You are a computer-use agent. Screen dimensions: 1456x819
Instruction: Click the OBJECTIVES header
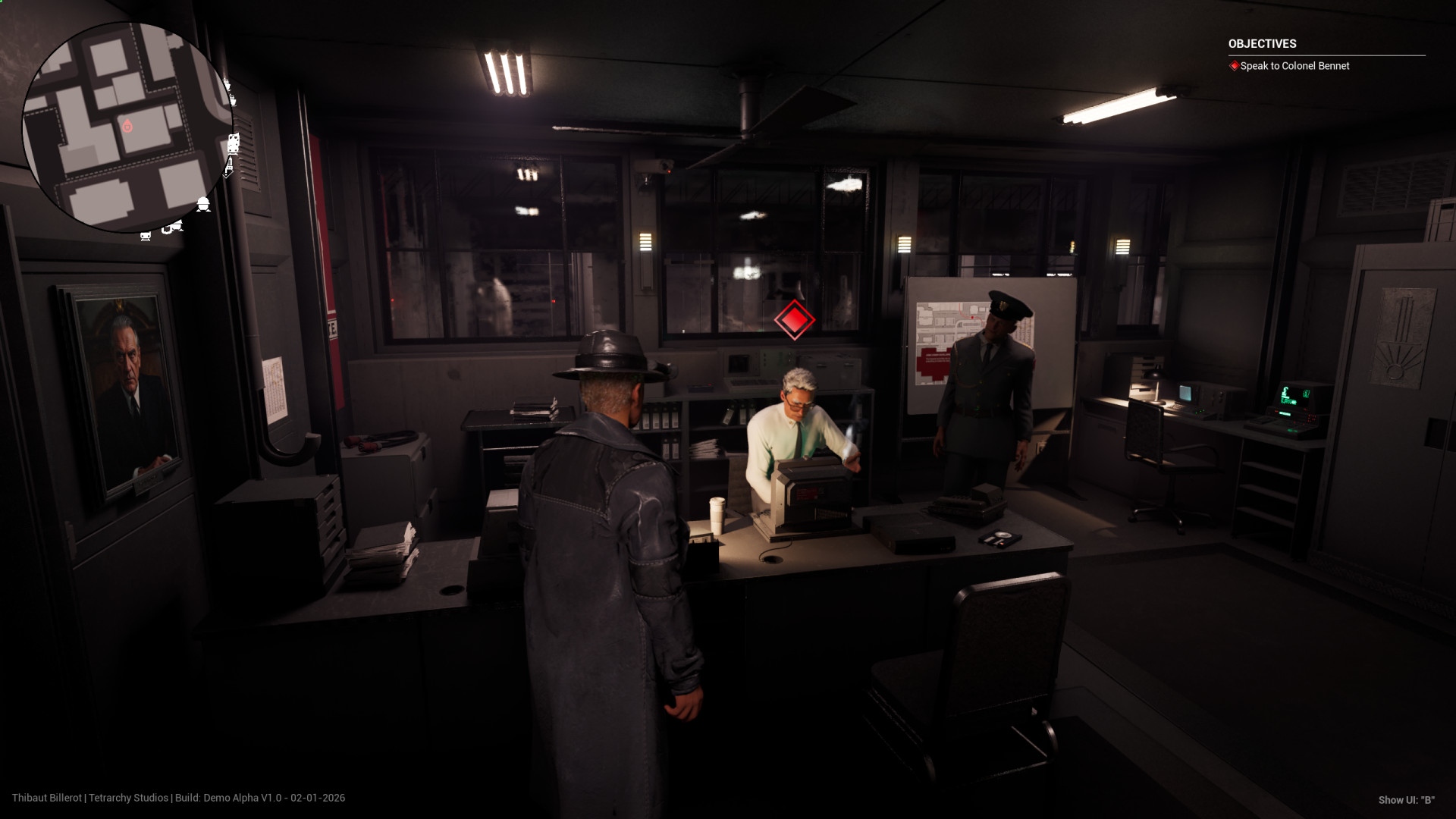coord(1262,44)
